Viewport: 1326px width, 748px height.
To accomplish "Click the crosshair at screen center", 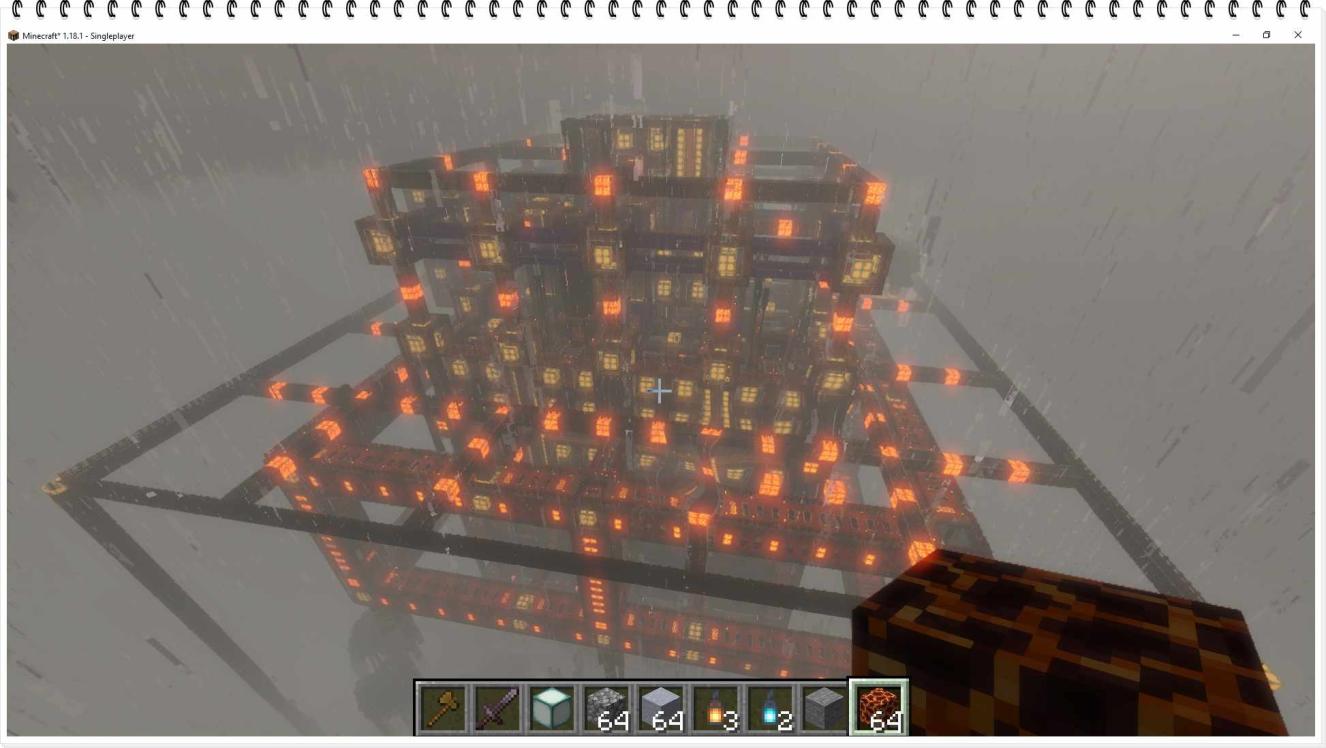I will coord(659,392).
